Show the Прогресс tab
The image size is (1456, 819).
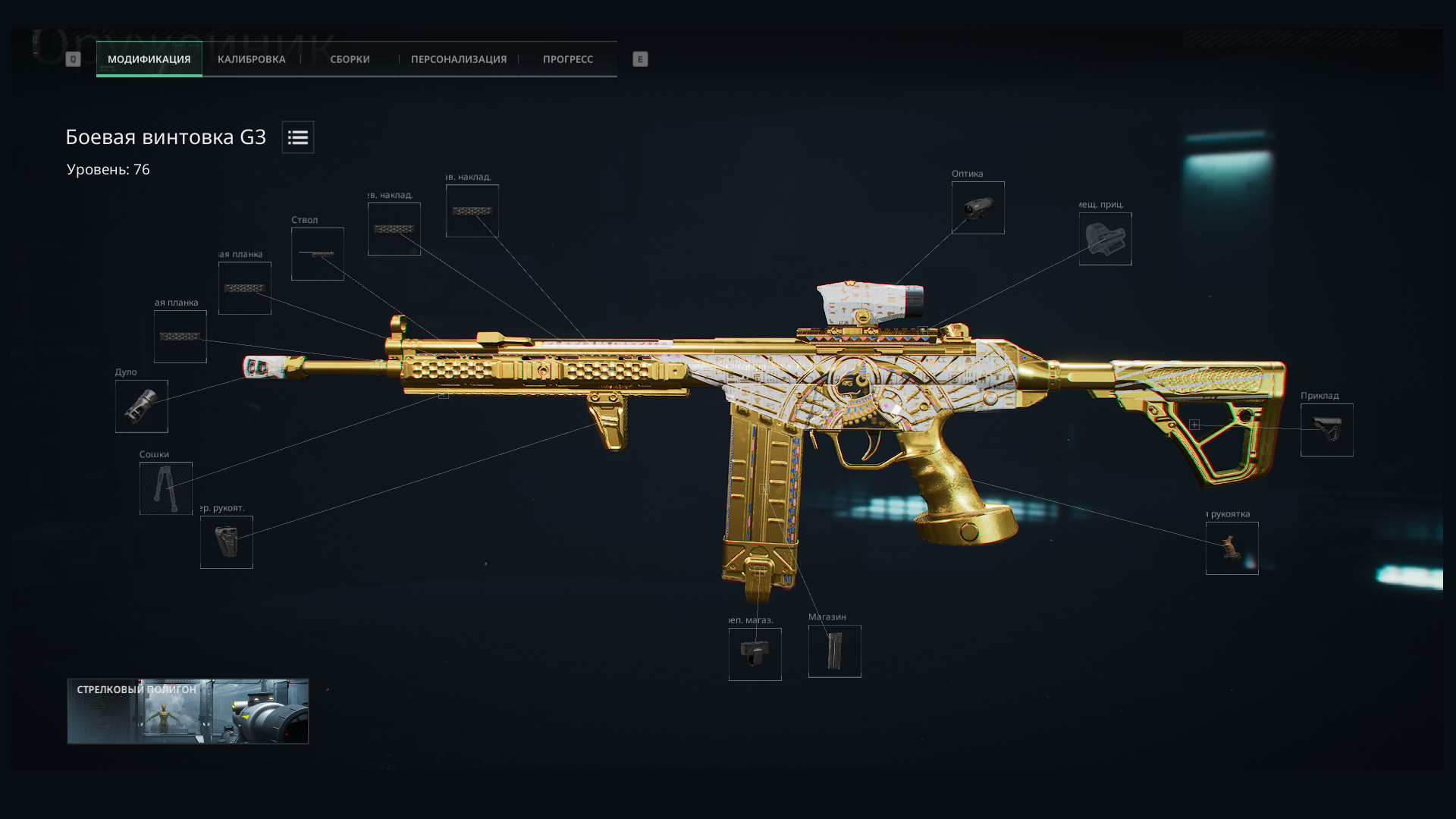(x=567, y=59)
